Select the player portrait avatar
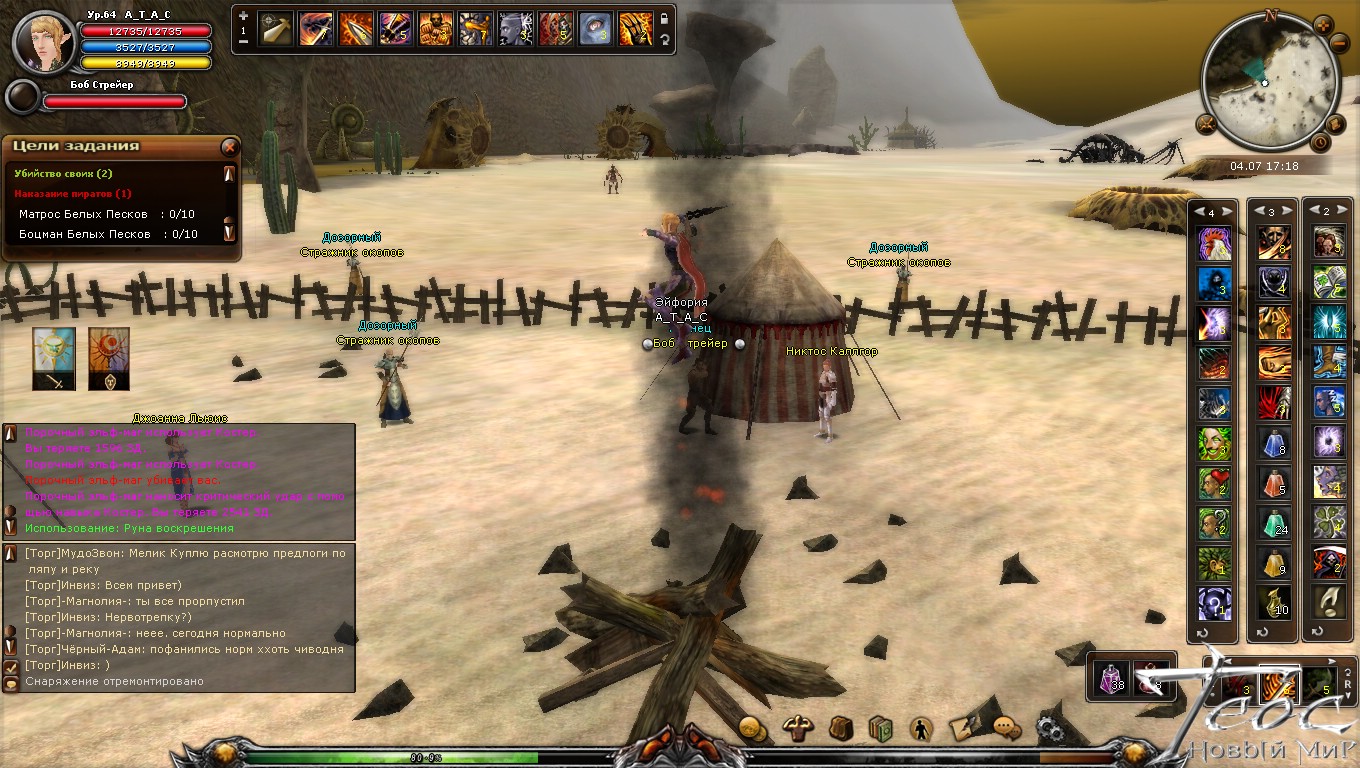1360x768 pixels. click(44, 42)
